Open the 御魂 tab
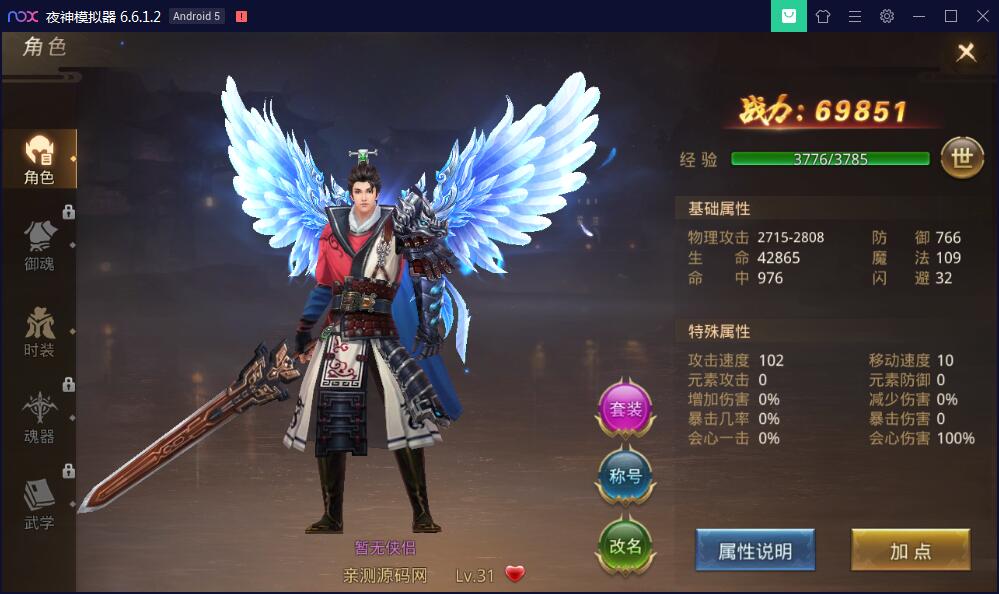This screenshot has height=594, width=999. (39, 246)
